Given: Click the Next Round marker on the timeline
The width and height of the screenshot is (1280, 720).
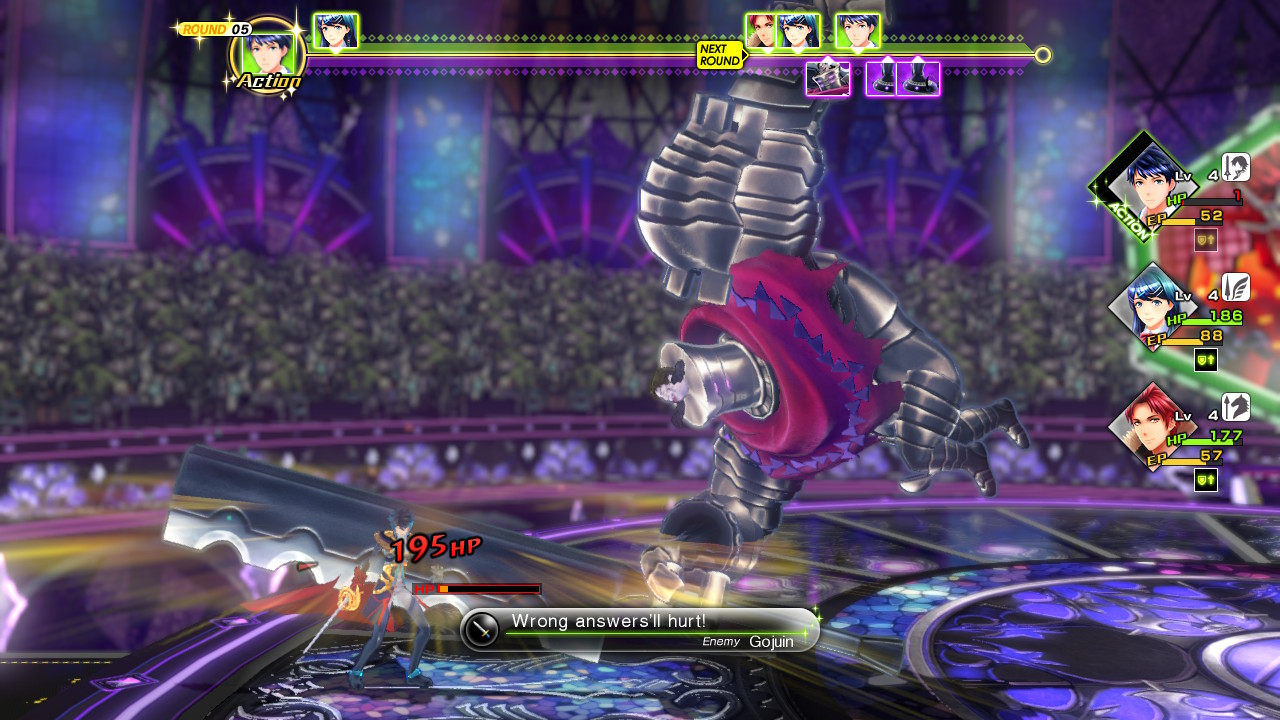Looking at the screenshot, I should click(720, 55).
